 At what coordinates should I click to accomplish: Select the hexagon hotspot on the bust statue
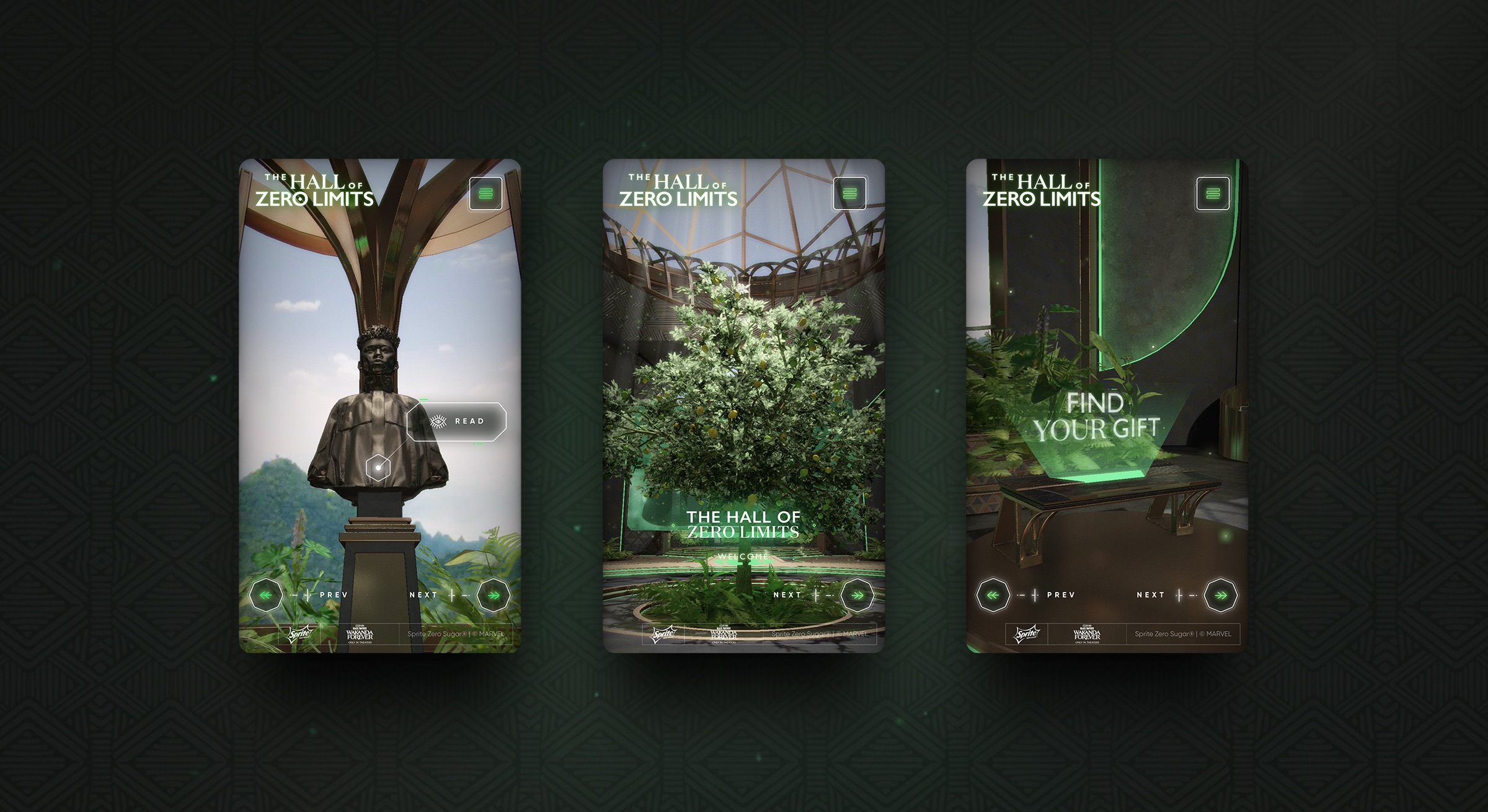pyautogui.click(x=377, y=467)
